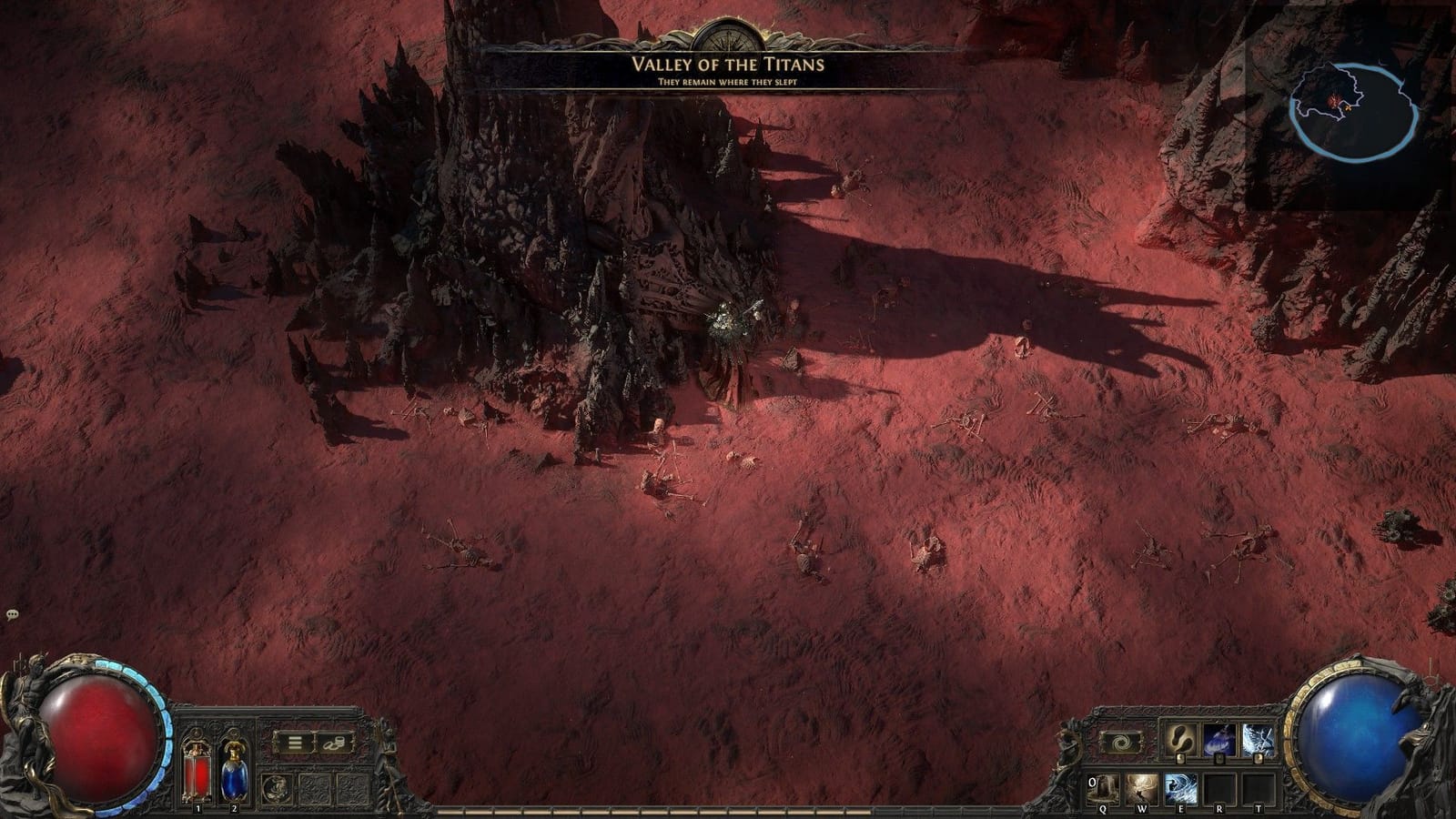Click the empty R skill slot
Viewport: 1456px width, 819px height.
click(x=1219, y=788)
